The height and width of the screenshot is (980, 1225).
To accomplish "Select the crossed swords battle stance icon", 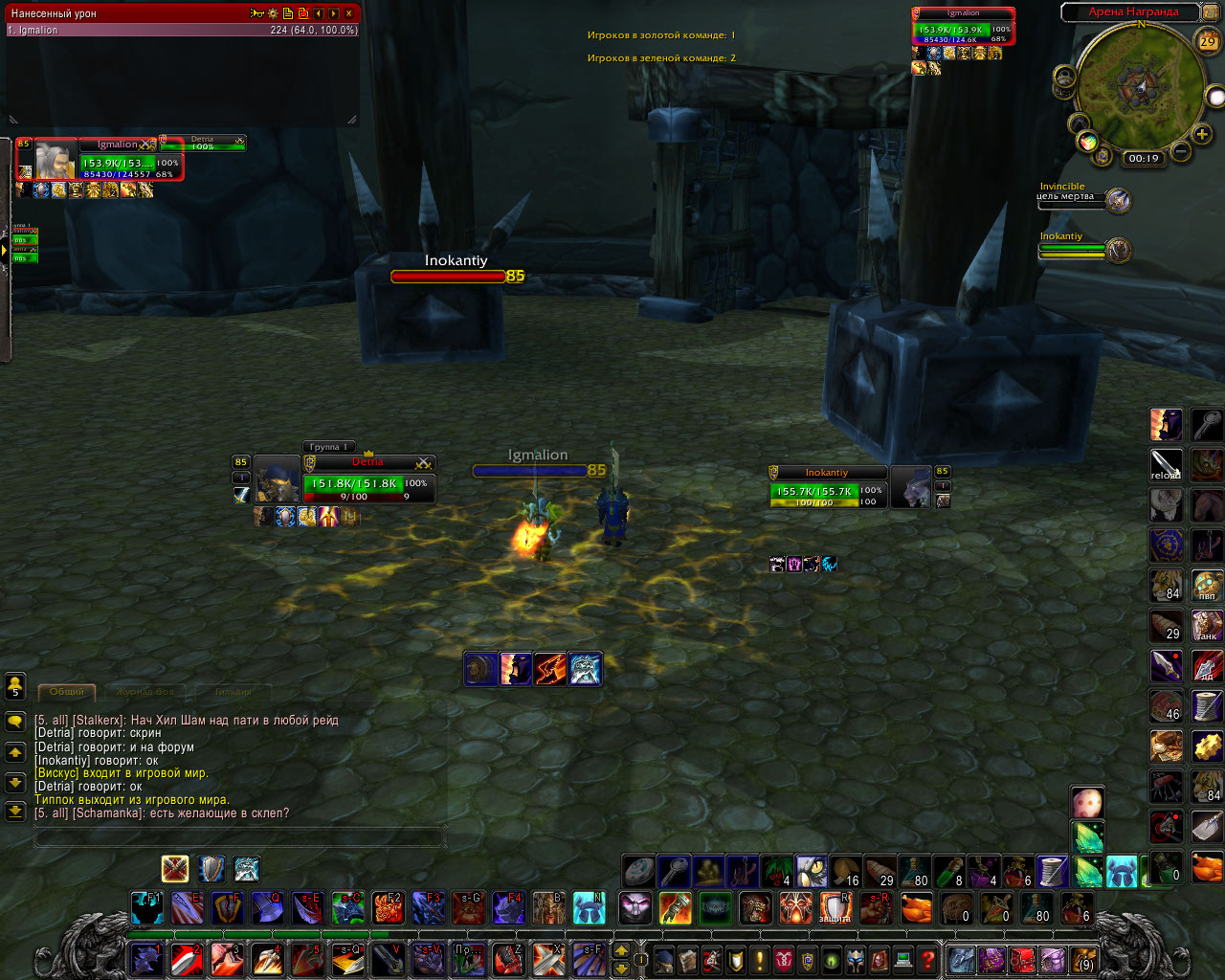I will click(174, 869).
